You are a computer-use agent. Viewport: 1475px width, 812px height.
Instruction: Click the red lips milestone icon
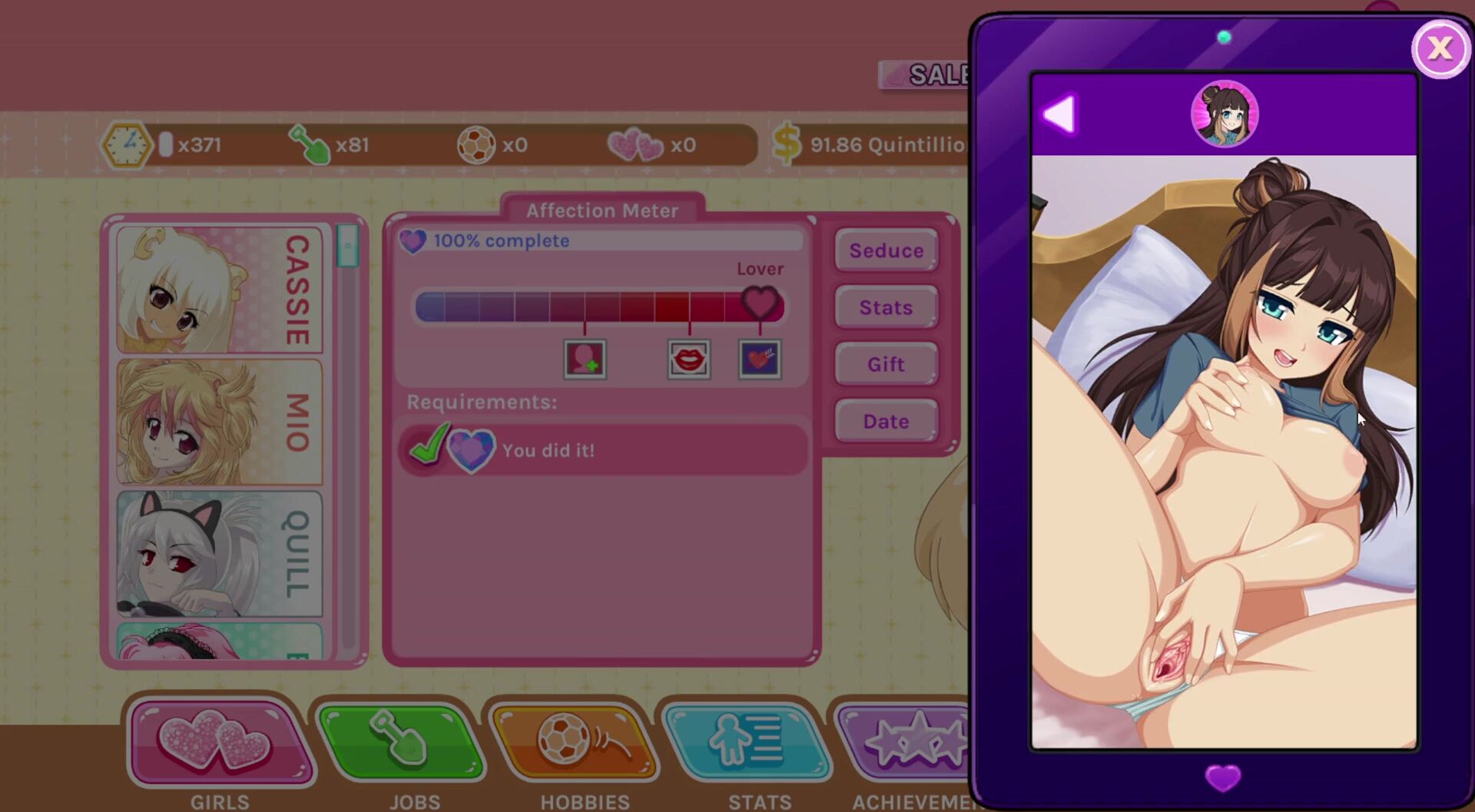pos(688,359)
